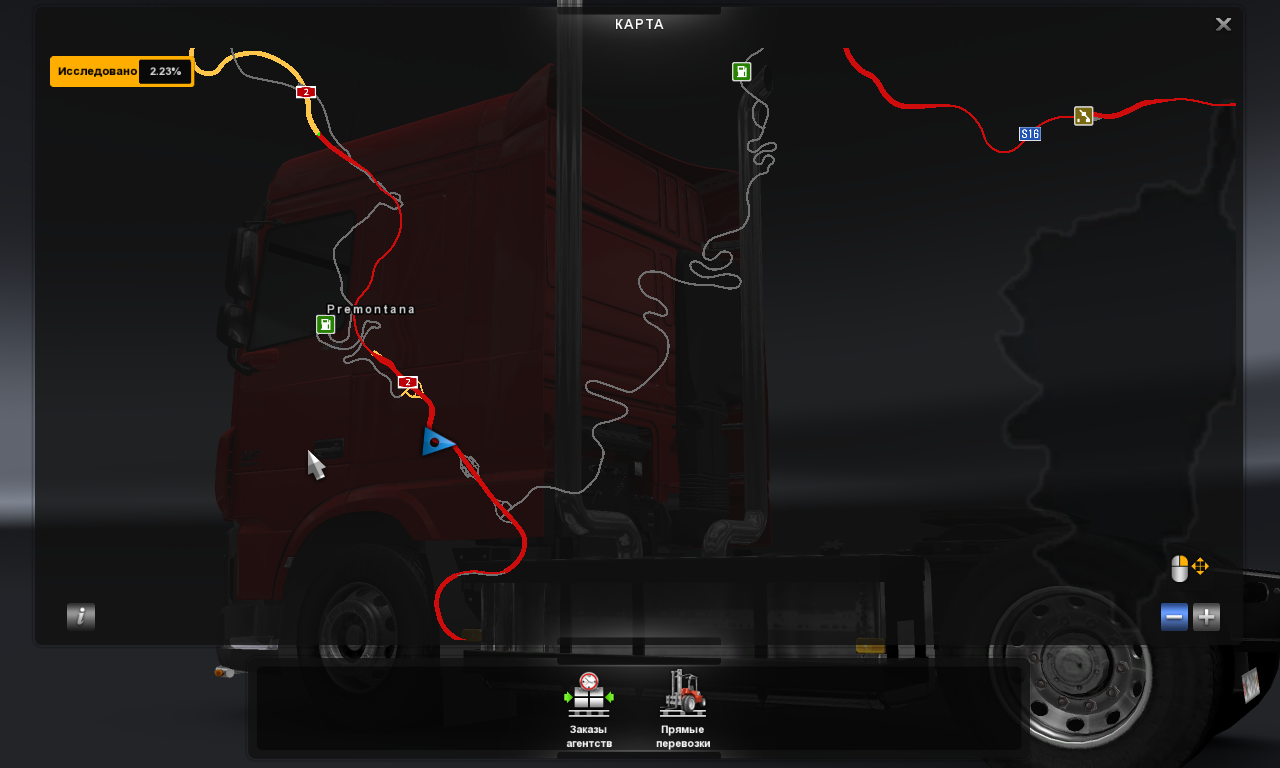This screenshot has width=1280, height=768.
Task: Click the red route 2 shield near the truck
Action: tap(407, 381)
